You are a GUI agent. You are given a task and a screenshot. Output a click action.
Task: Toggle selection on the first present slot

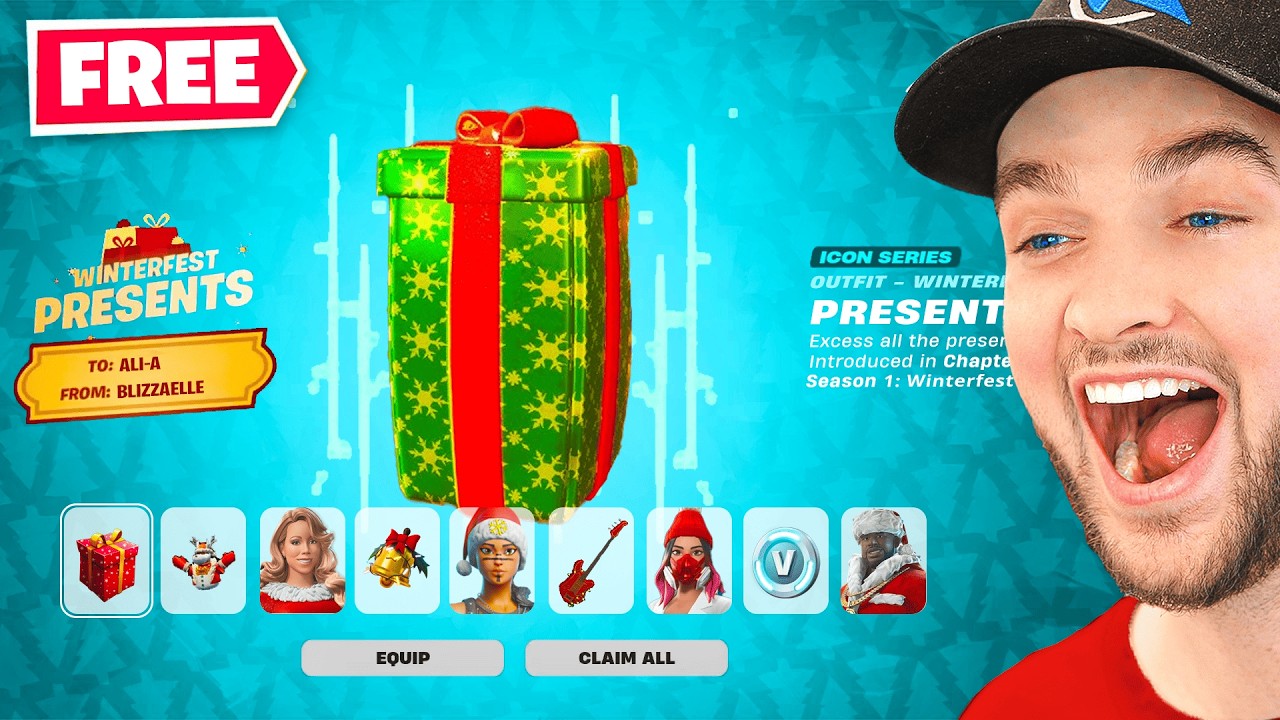tap(106, 561)
